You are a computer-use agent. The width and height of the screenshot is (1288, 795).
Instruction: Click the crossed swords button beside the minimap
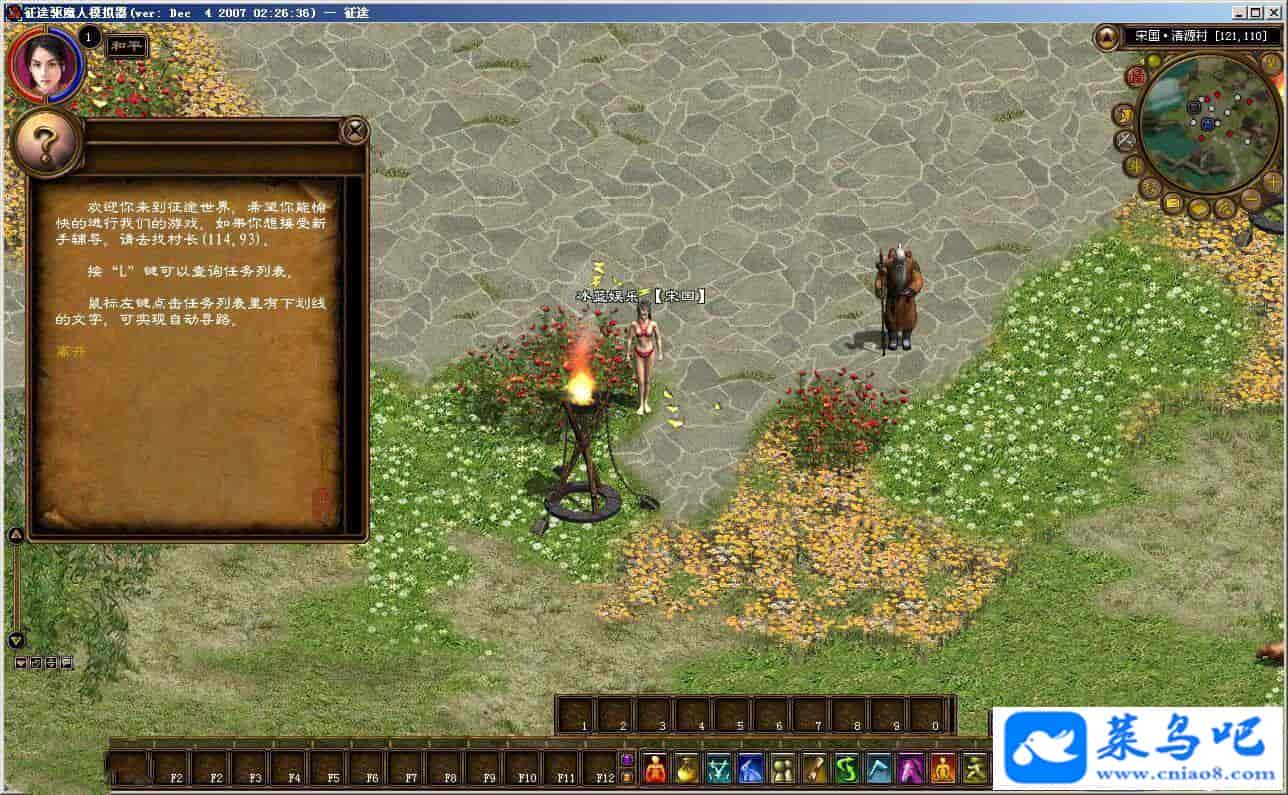(x=1123, y=139)
